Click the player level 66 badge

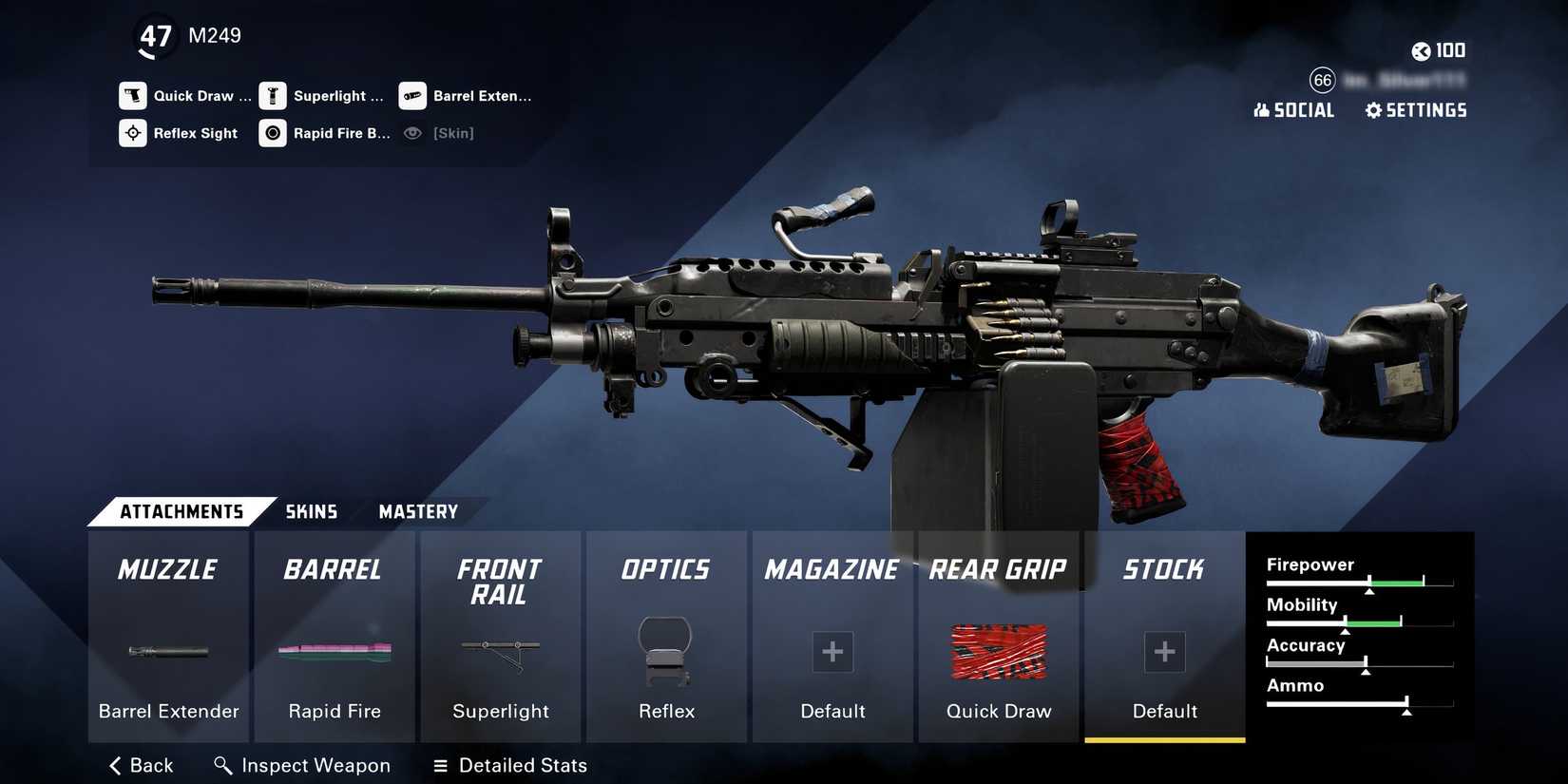[x=1322, y=81]
